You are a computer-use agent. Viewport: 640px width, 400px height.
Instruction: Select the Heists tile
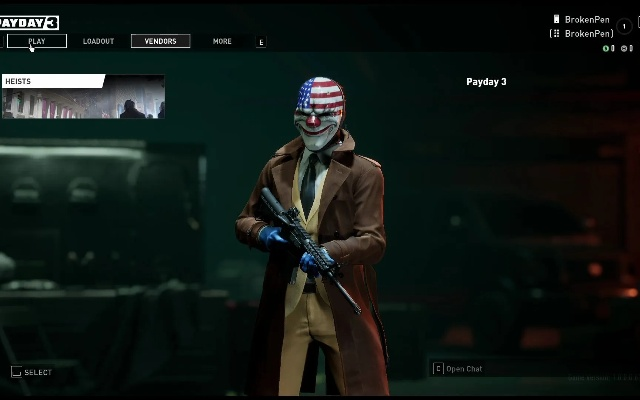tap(83, 97)
